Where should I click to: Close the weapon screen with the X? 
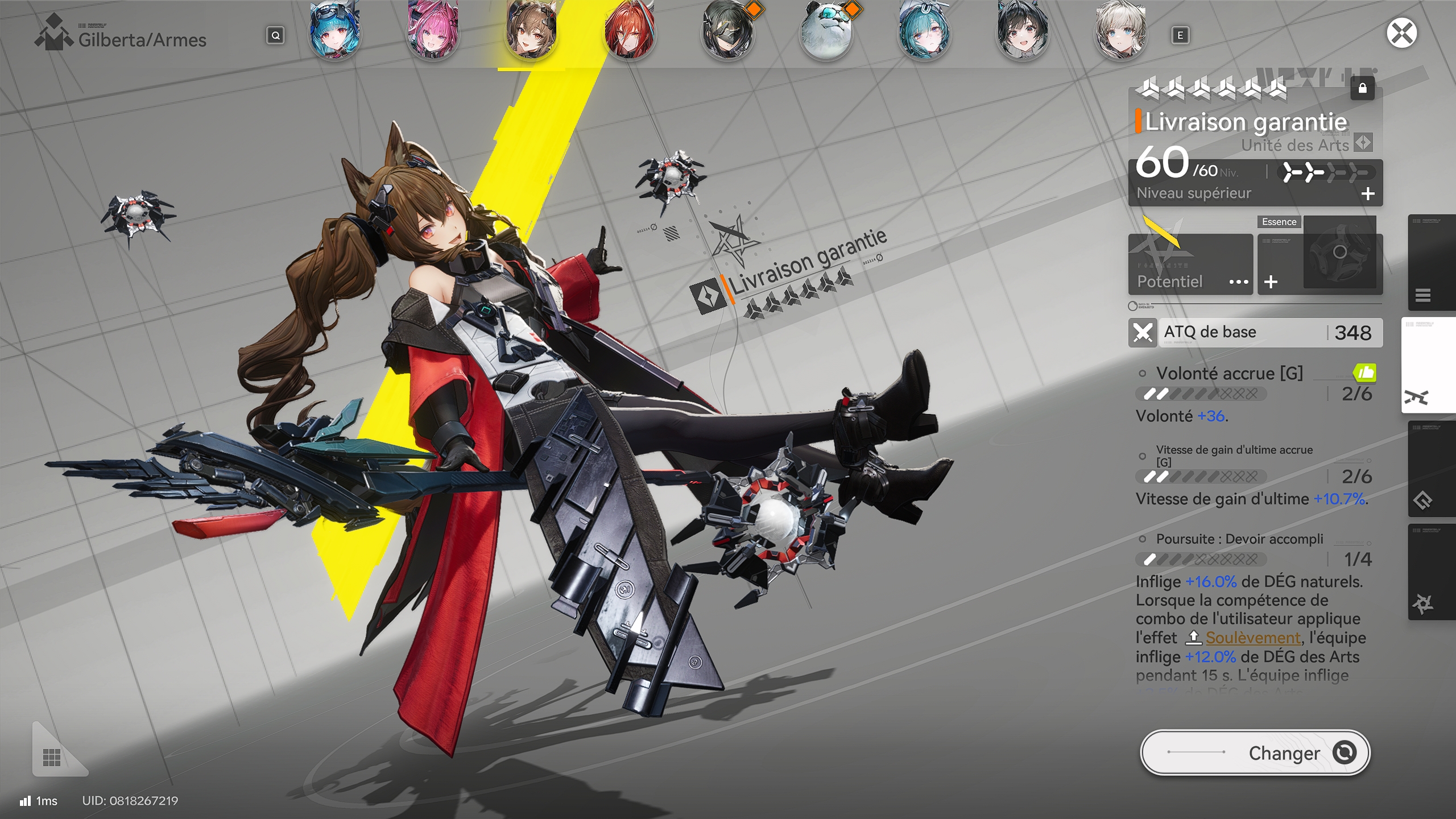point(1401,32)
